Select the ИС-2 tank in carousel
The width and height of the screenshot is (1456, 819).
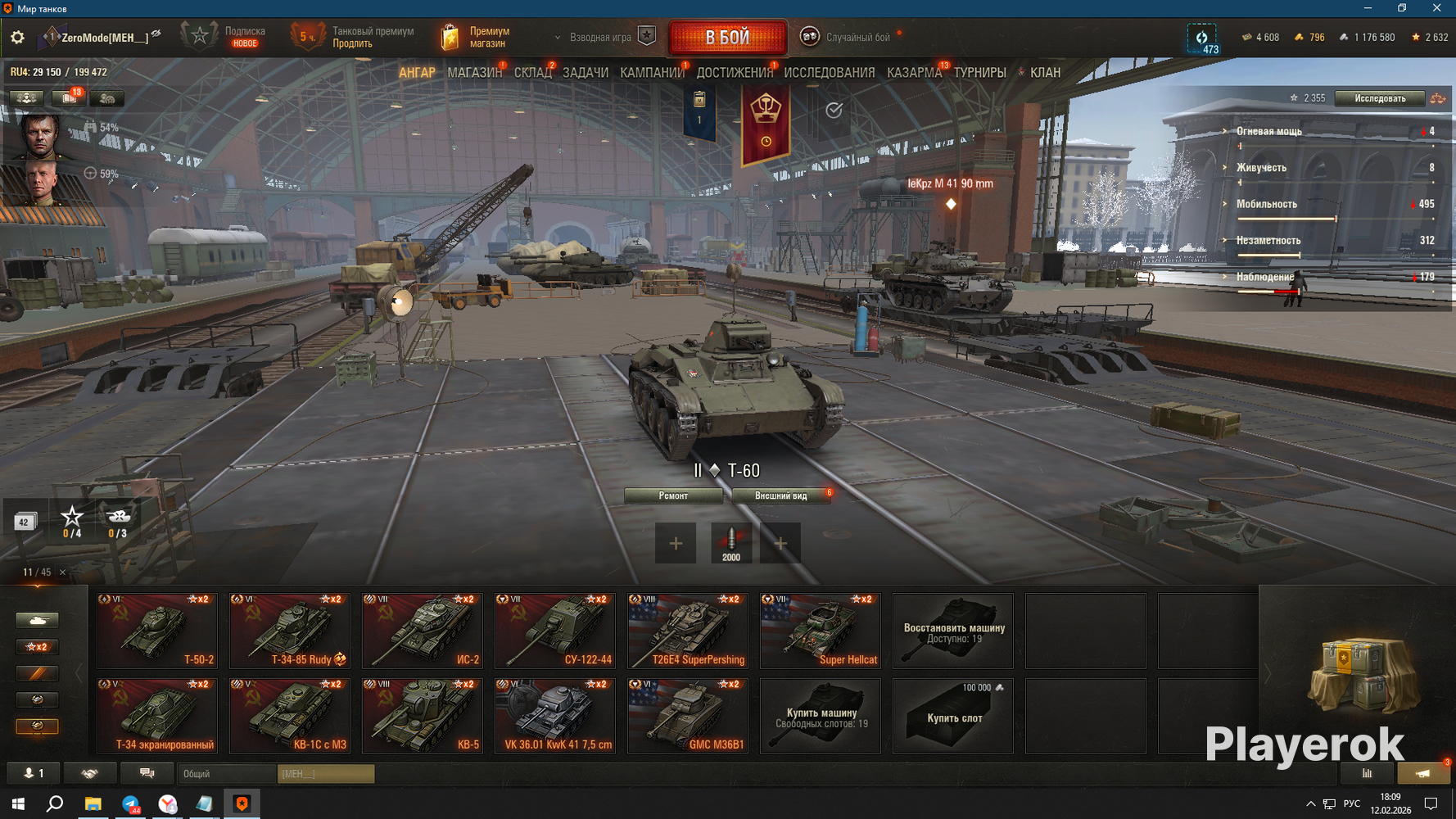[x=423, y=631]
